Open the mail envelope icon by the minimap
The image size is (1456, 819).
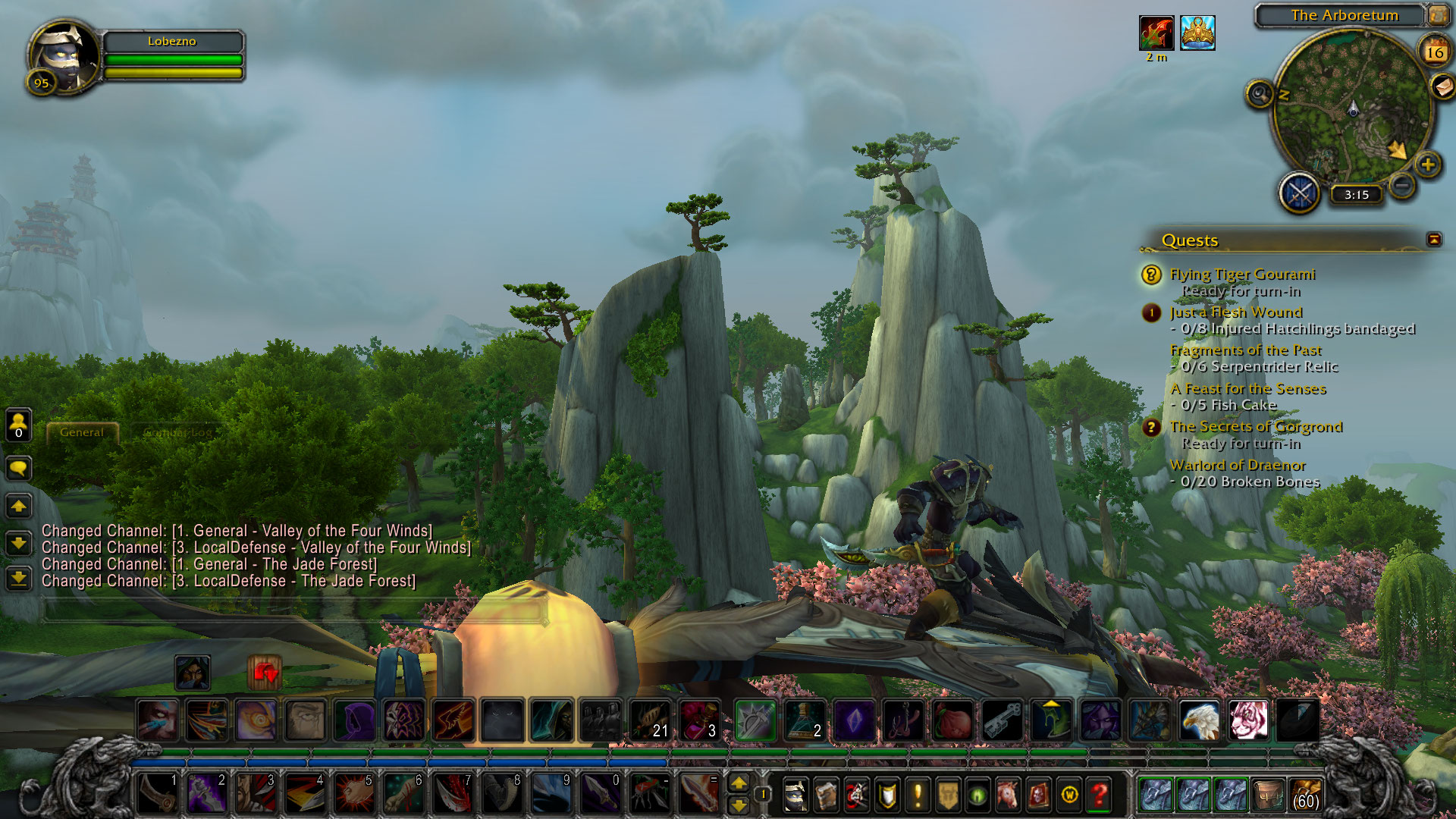(x=1443, y=86)
